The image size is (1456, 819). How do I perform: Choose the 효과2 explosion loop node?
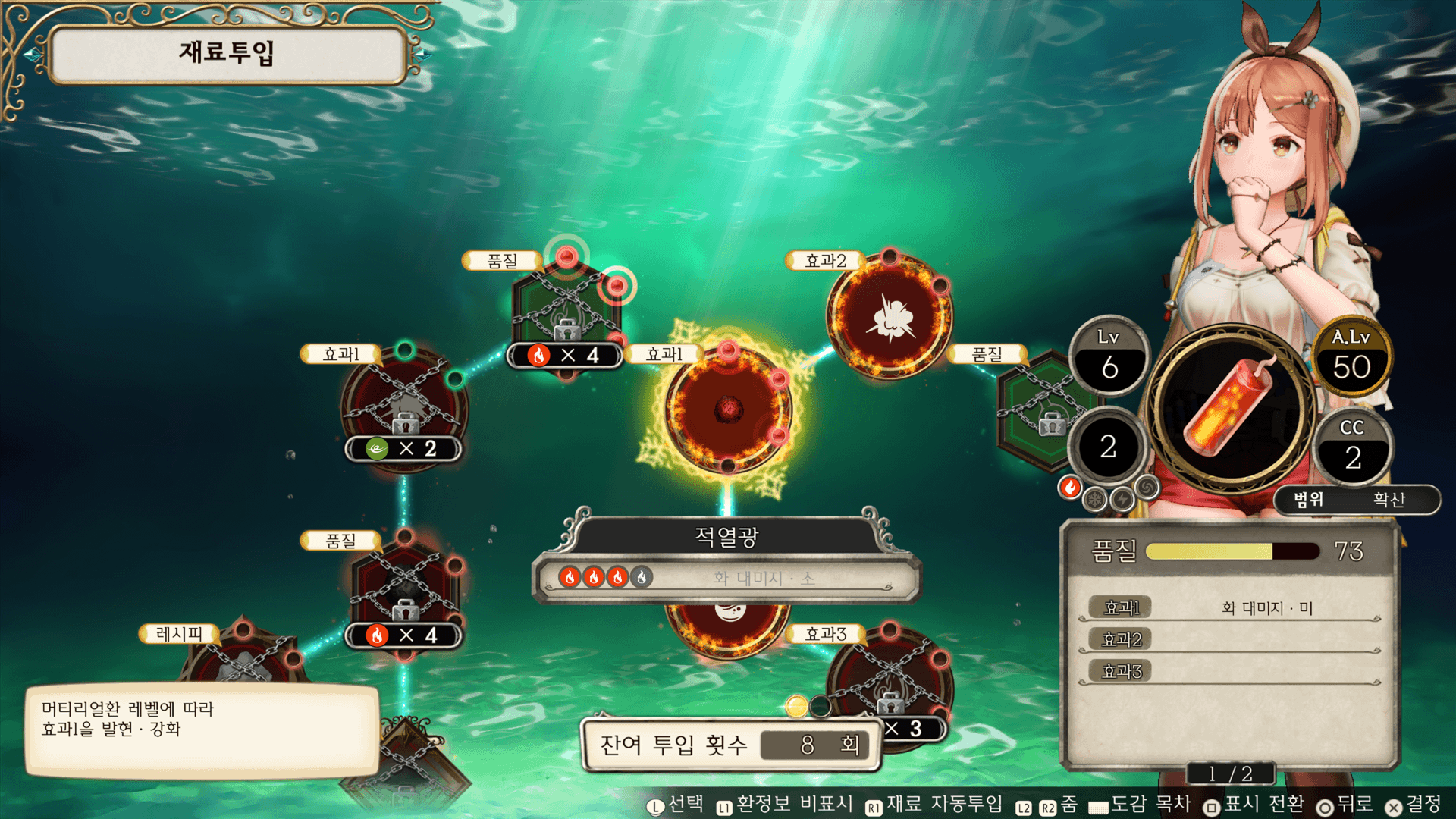[x=890, y=317]
